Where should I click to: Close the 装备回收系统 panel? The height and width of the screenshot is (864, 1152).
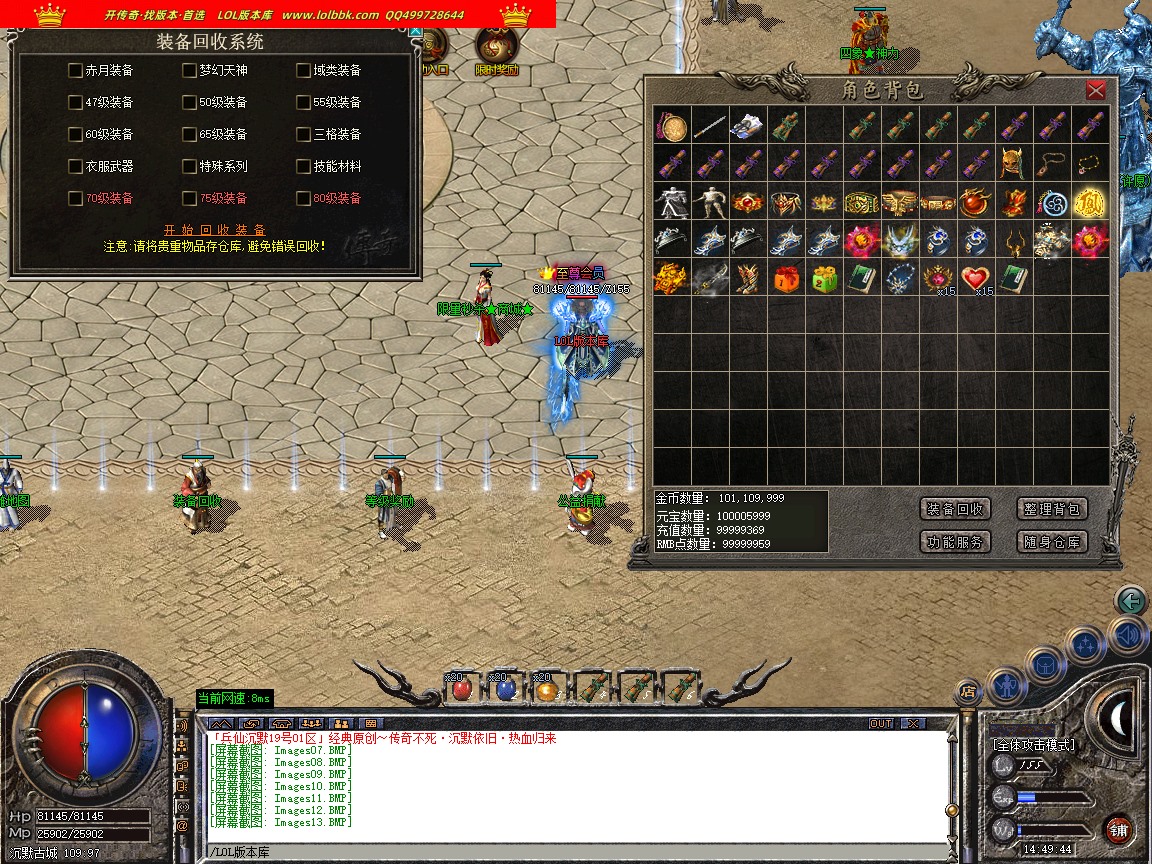[x=415, y=32]
